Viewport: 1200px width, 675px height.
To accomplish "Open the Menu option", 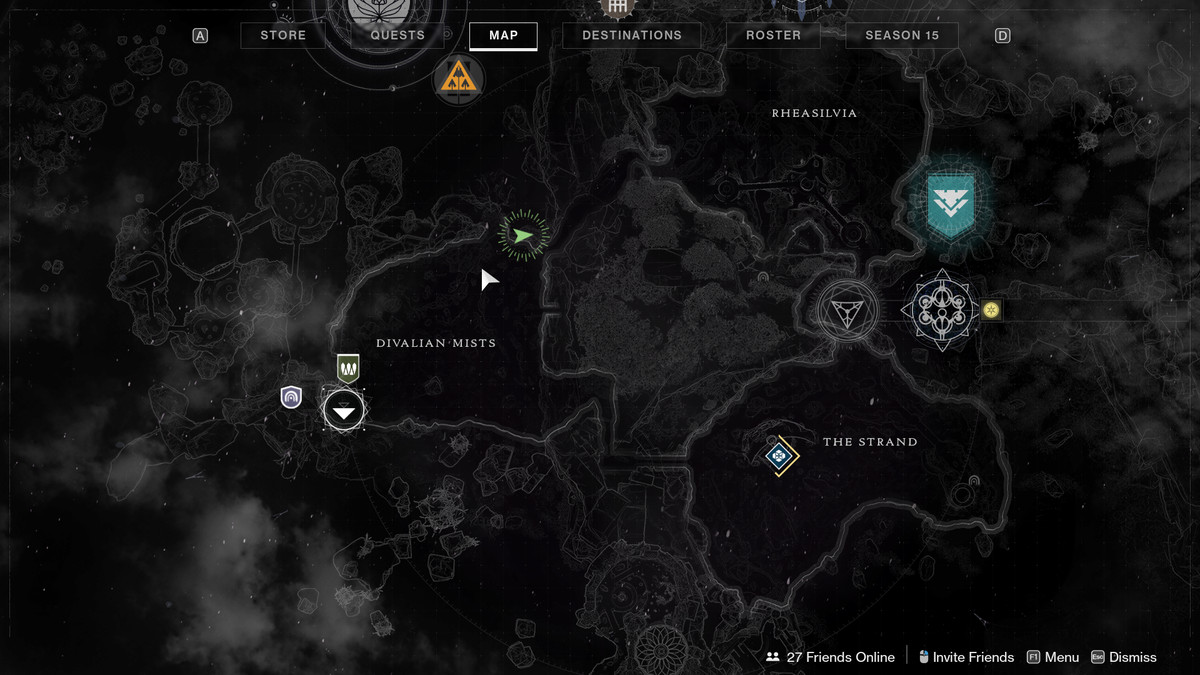I will tap(1053, 657).
